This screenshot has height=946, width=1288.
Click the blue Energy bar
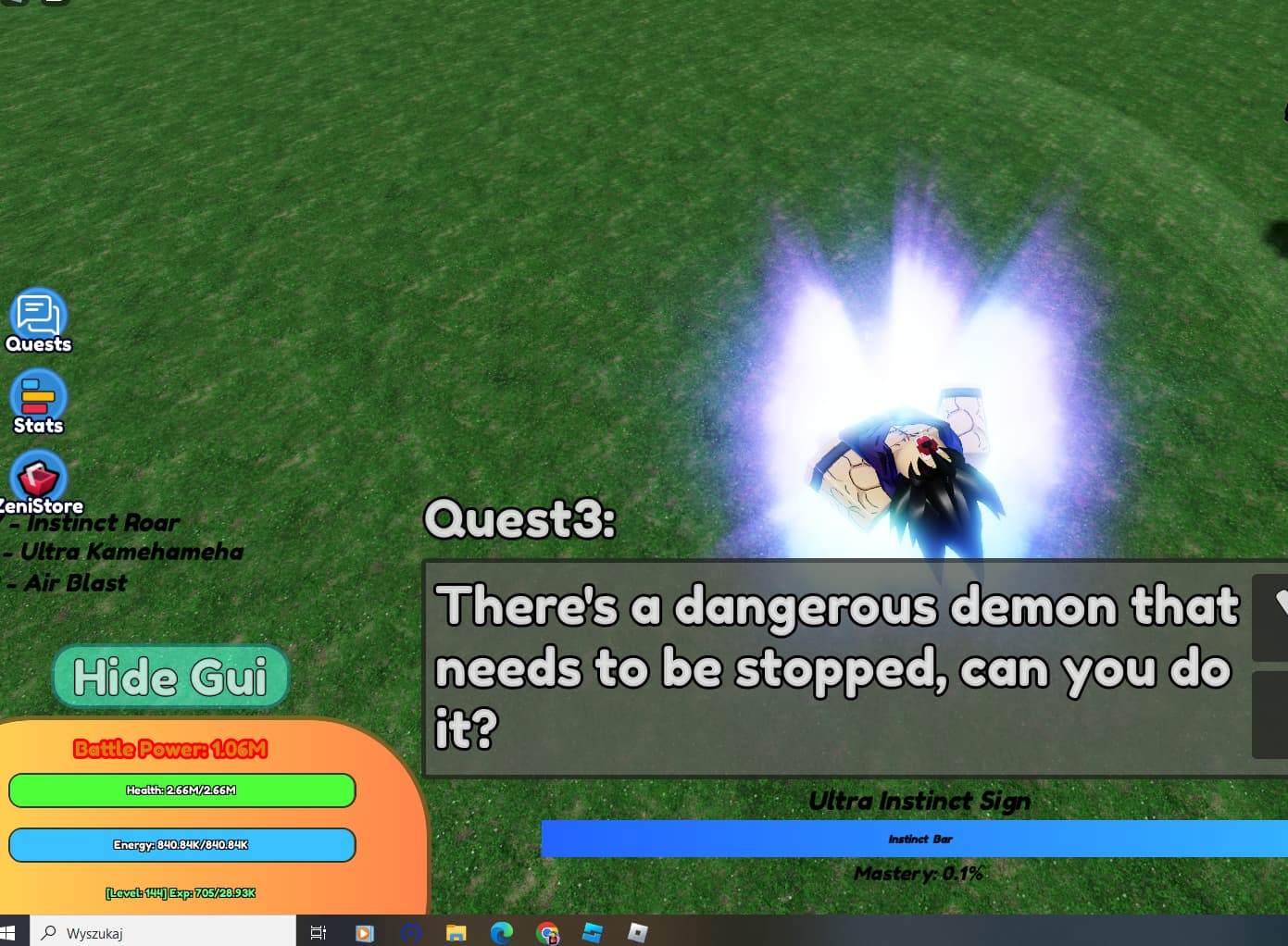(x=181, y=844)
